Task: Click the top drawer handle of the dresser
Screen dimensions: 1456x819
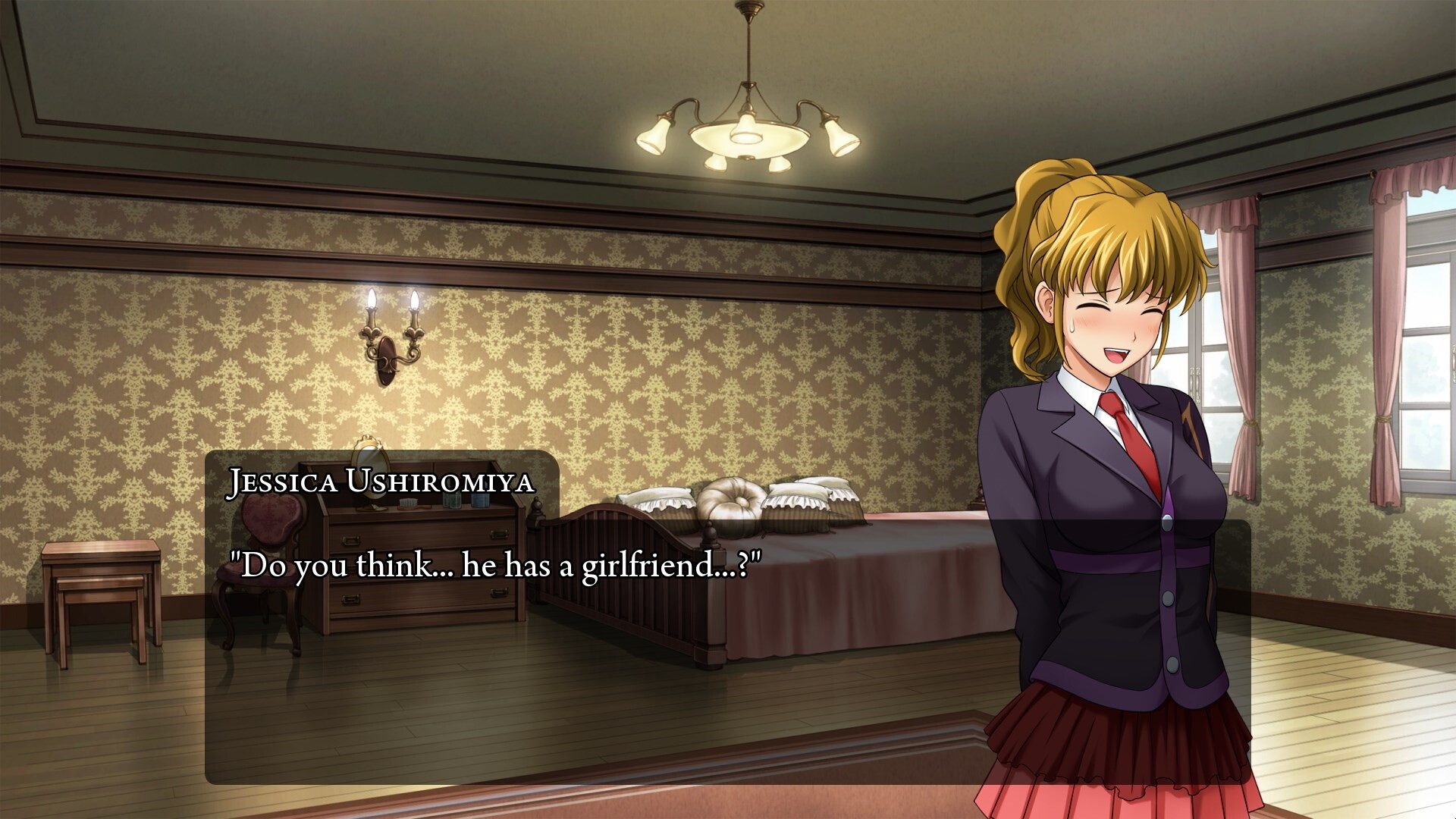Action: pos(352,540)
